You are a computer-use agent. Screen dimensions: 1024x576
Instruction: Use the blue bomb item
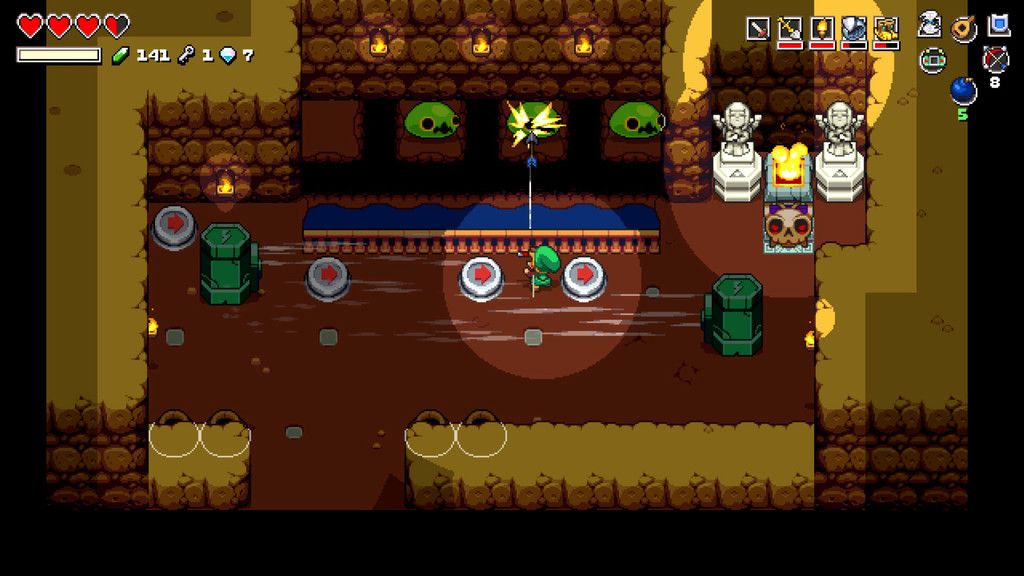click(963, 91)
